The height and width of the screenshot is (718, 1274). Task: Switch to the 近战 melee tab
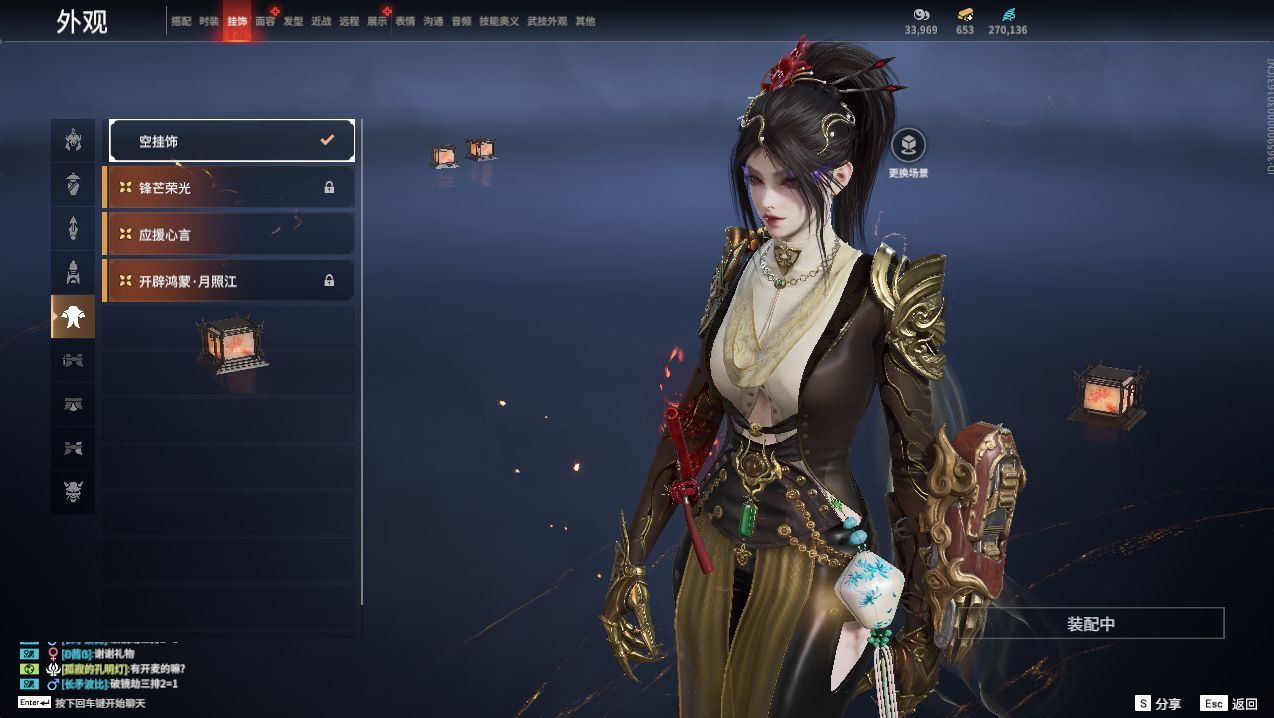pyautogui.click(x=321, y=21)
